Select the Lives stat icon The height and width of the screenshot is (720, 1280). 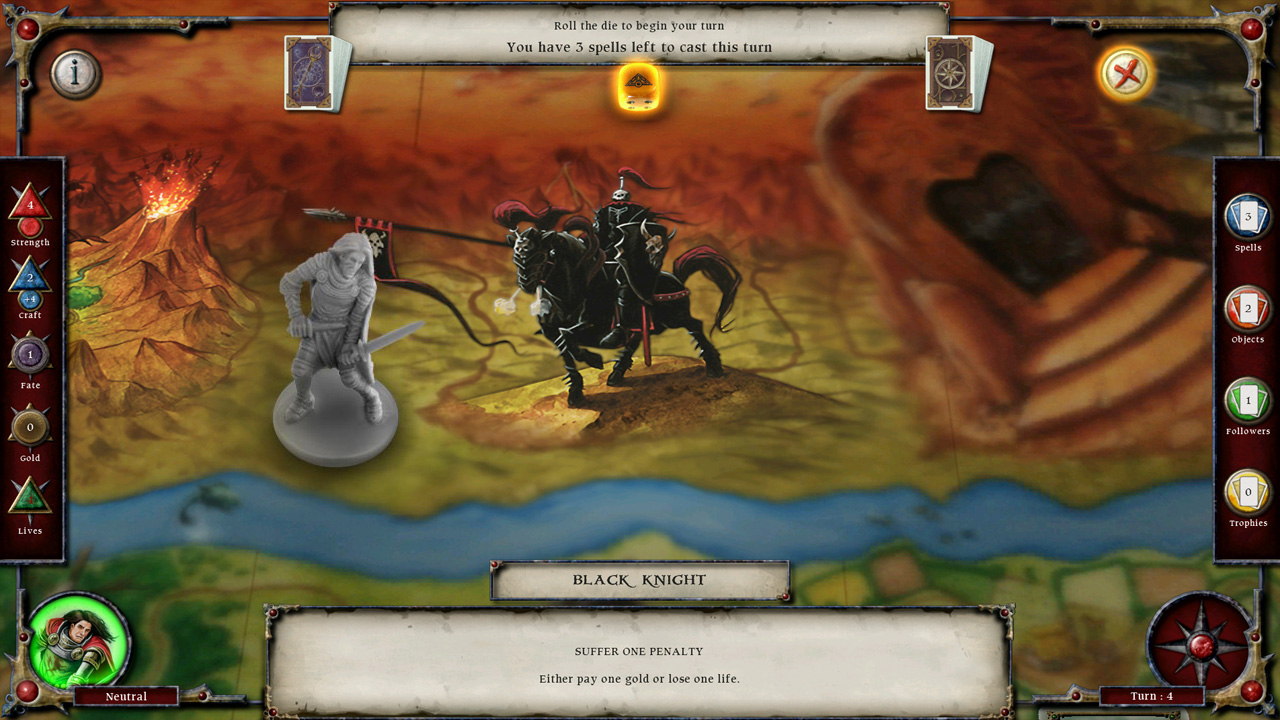pyautogui.click(x=30, y=498)
